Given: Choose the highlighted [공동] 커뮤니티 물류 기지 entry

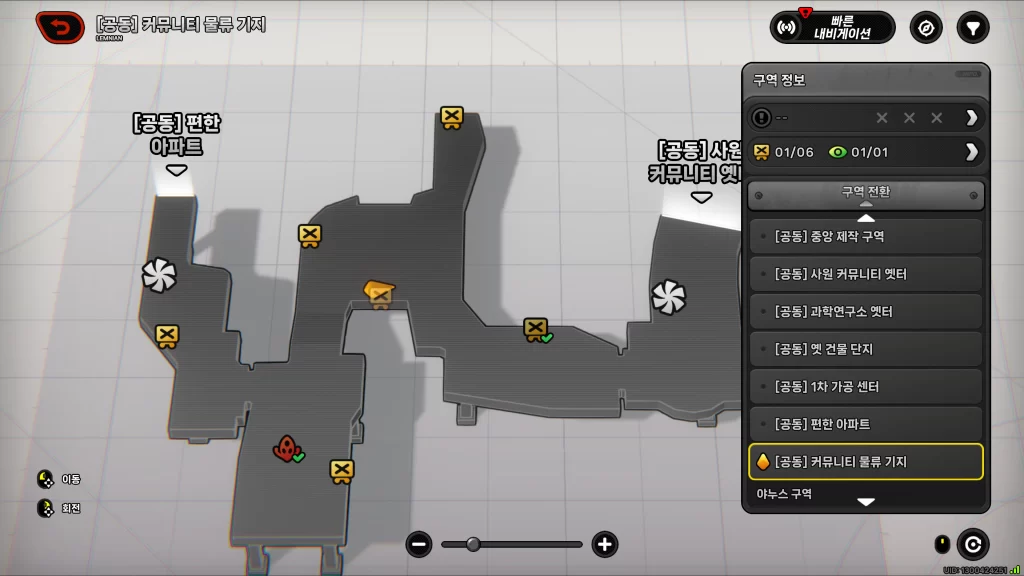Looking at the screenshot, I should point(866,462).
